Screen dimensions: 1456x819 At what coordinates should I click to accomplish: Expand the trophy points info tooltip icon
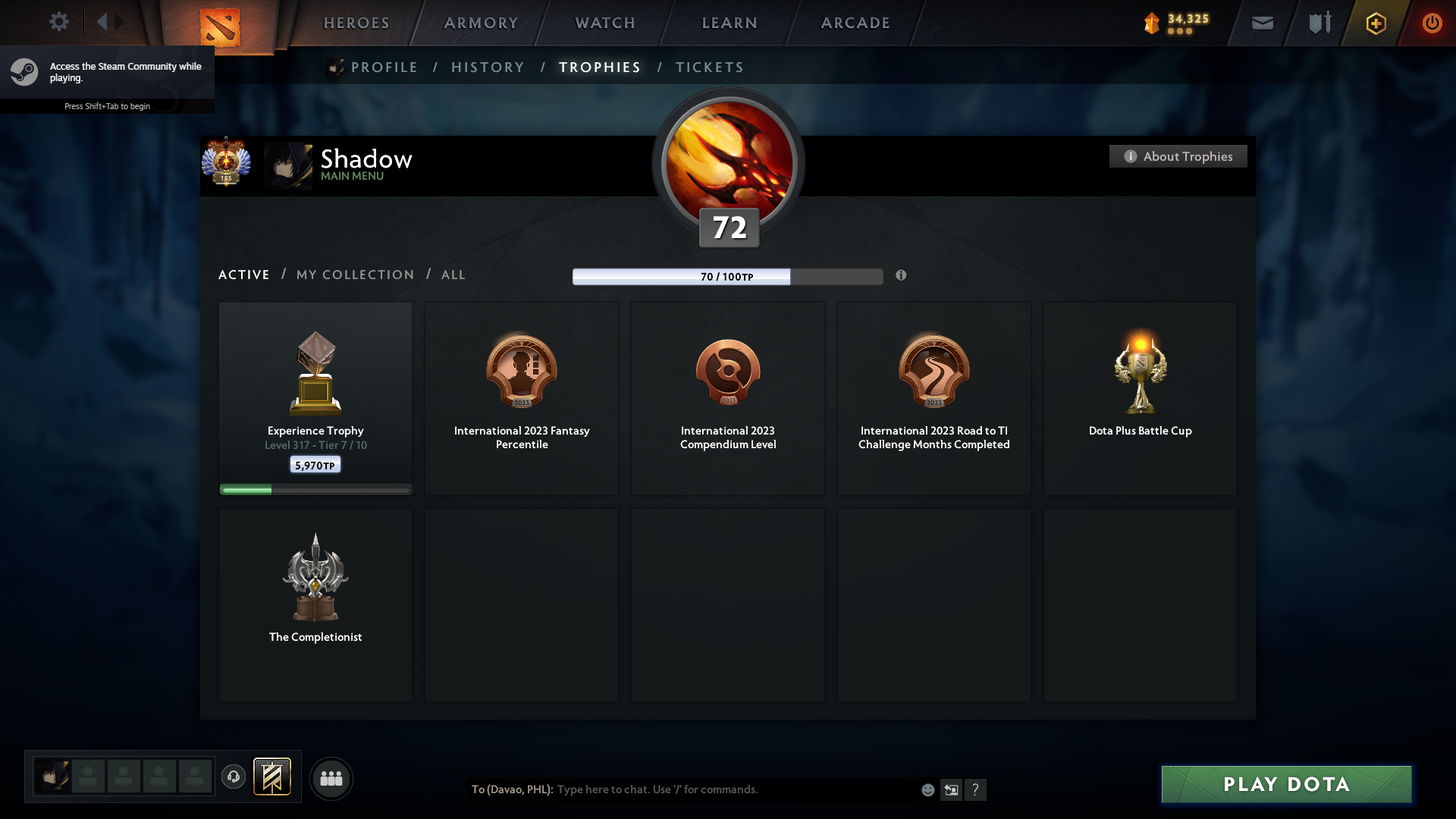click(x=902, y=276)
